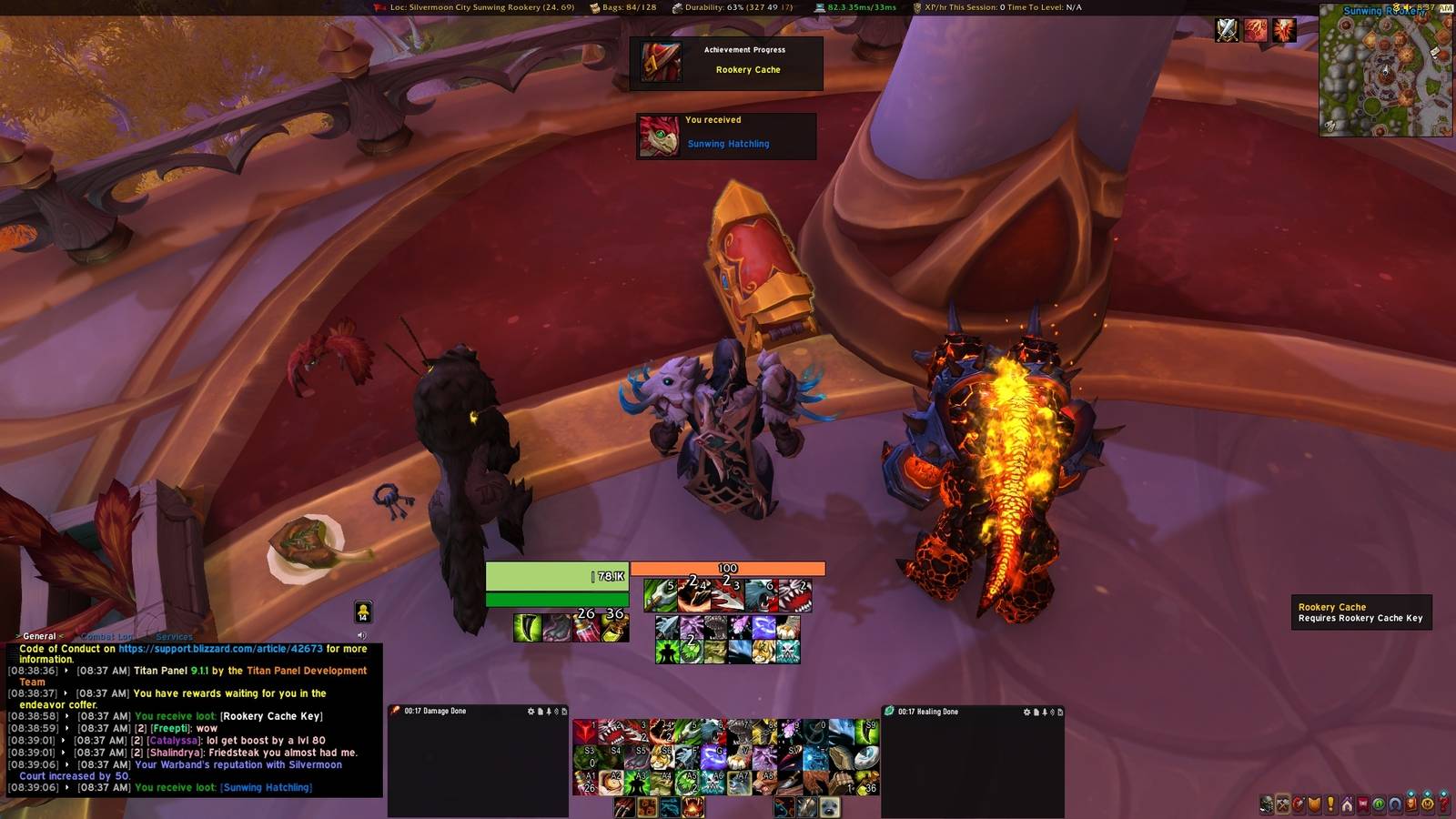The width and height of the screenshot is (1456, 819).
Task: Toggle the report mode on Healing Done window
Action: (x=1036, y=712)
